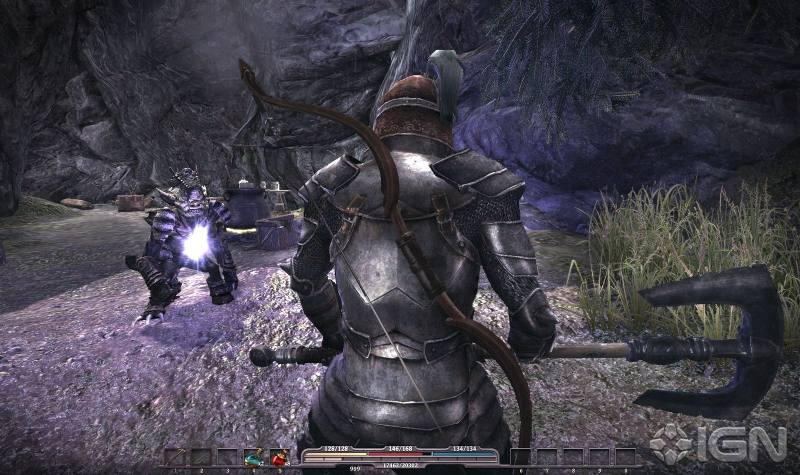
Task: Use the red health potion slot
Action: (279, 457)
